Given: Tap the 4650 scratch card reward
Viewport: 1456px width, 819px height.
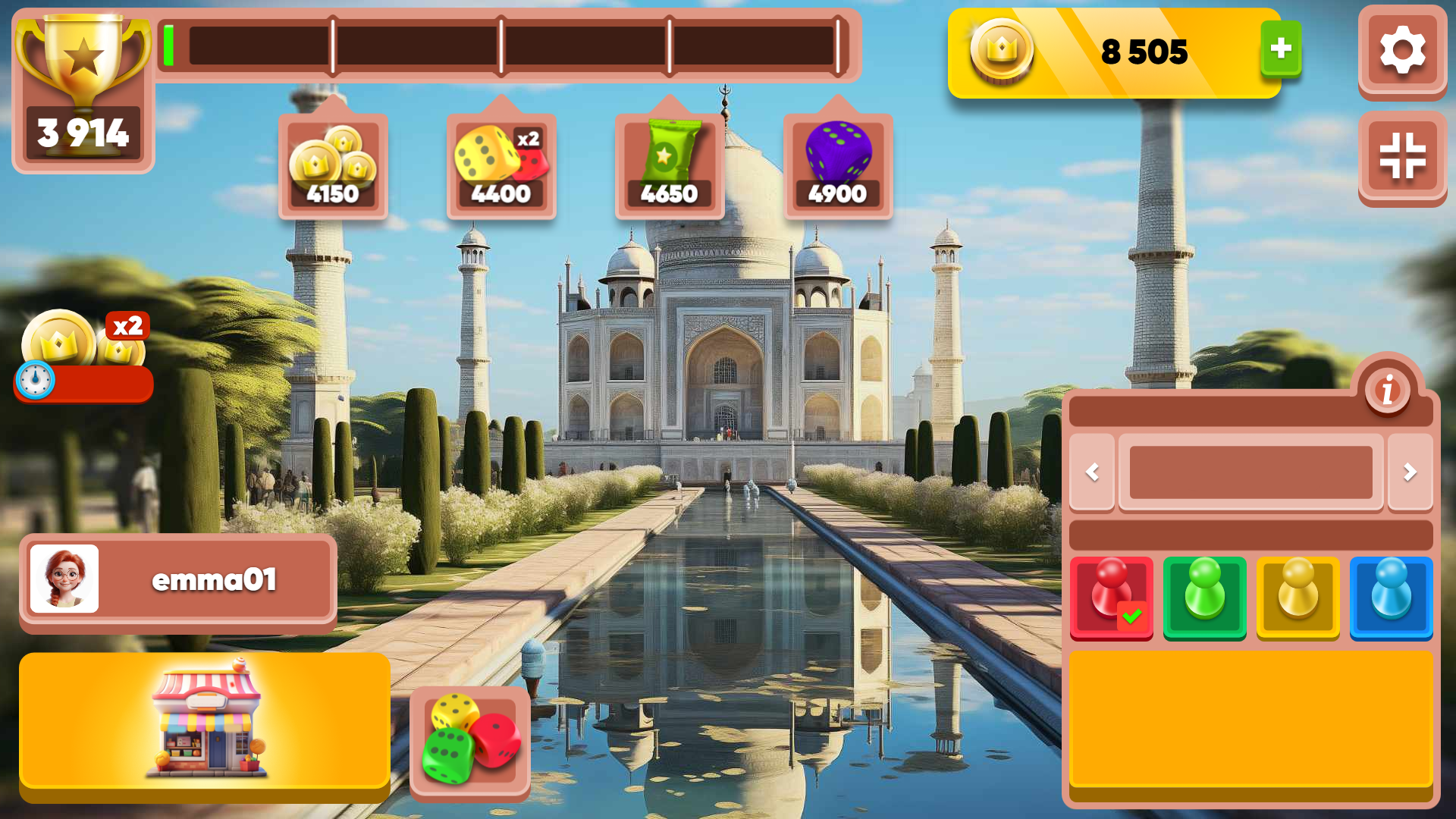Looking at the screenshot, I should pos(669,163).
